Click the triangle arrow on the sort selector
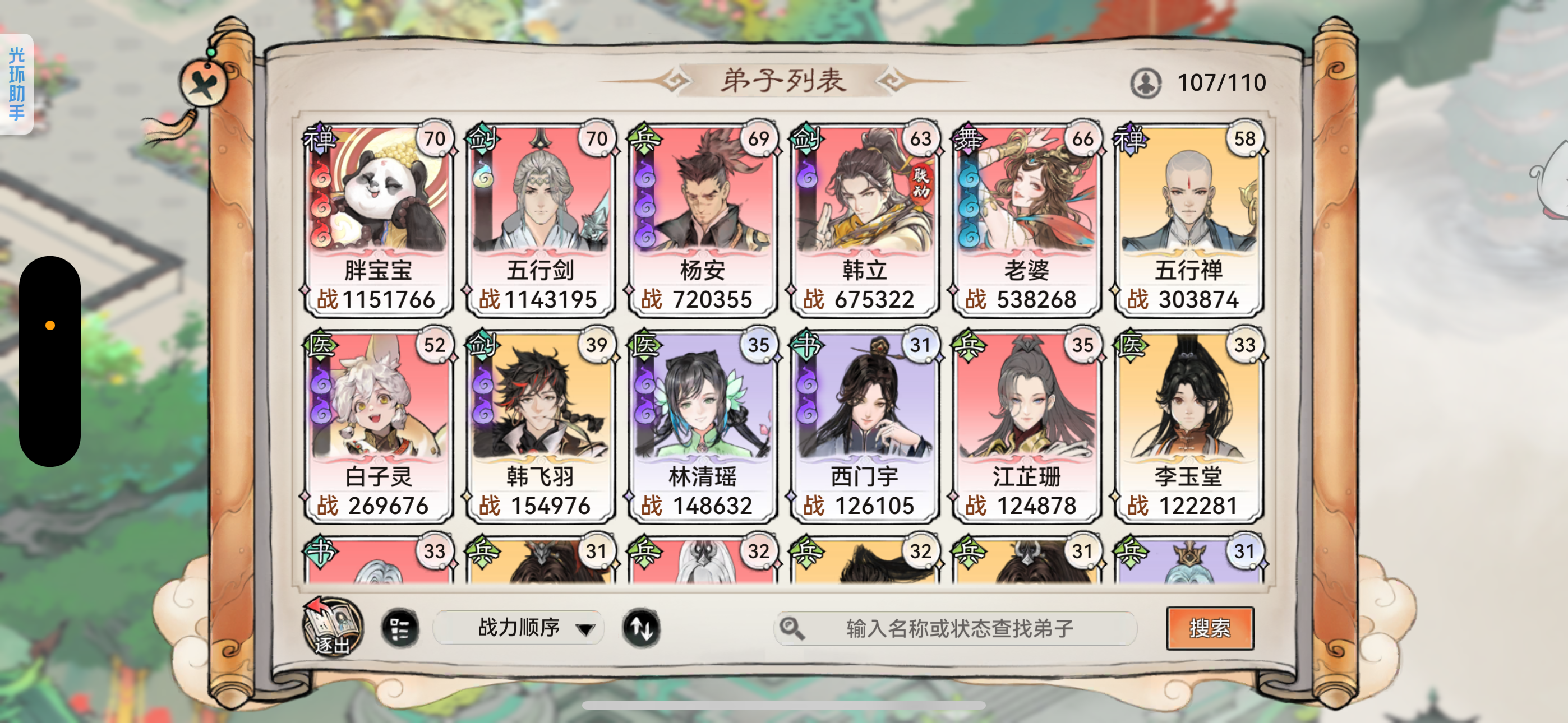This screenshot has width=1568, height=723. pos(585,631)
